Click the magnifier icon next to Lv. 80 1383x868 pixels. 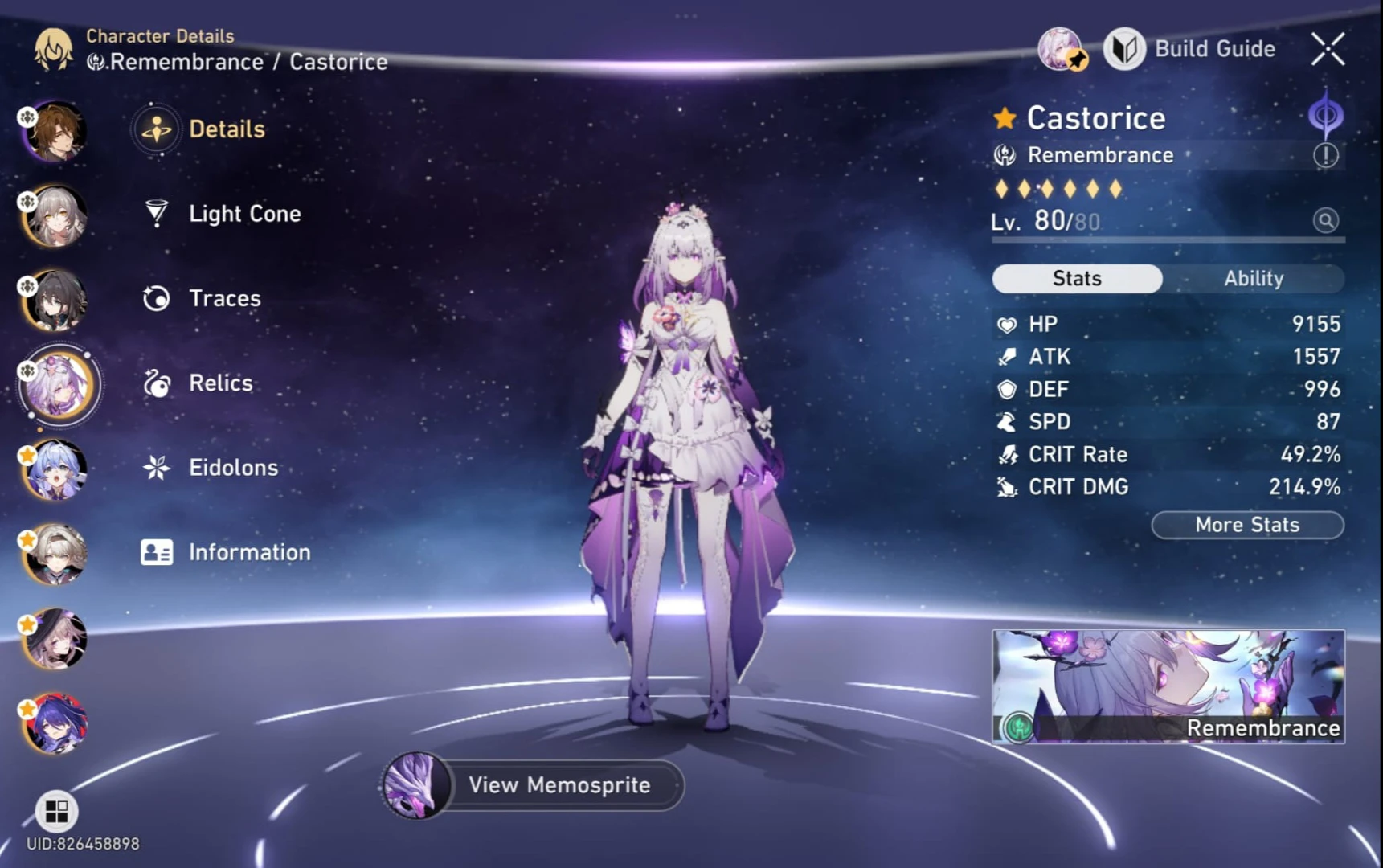coord(1326,221)
